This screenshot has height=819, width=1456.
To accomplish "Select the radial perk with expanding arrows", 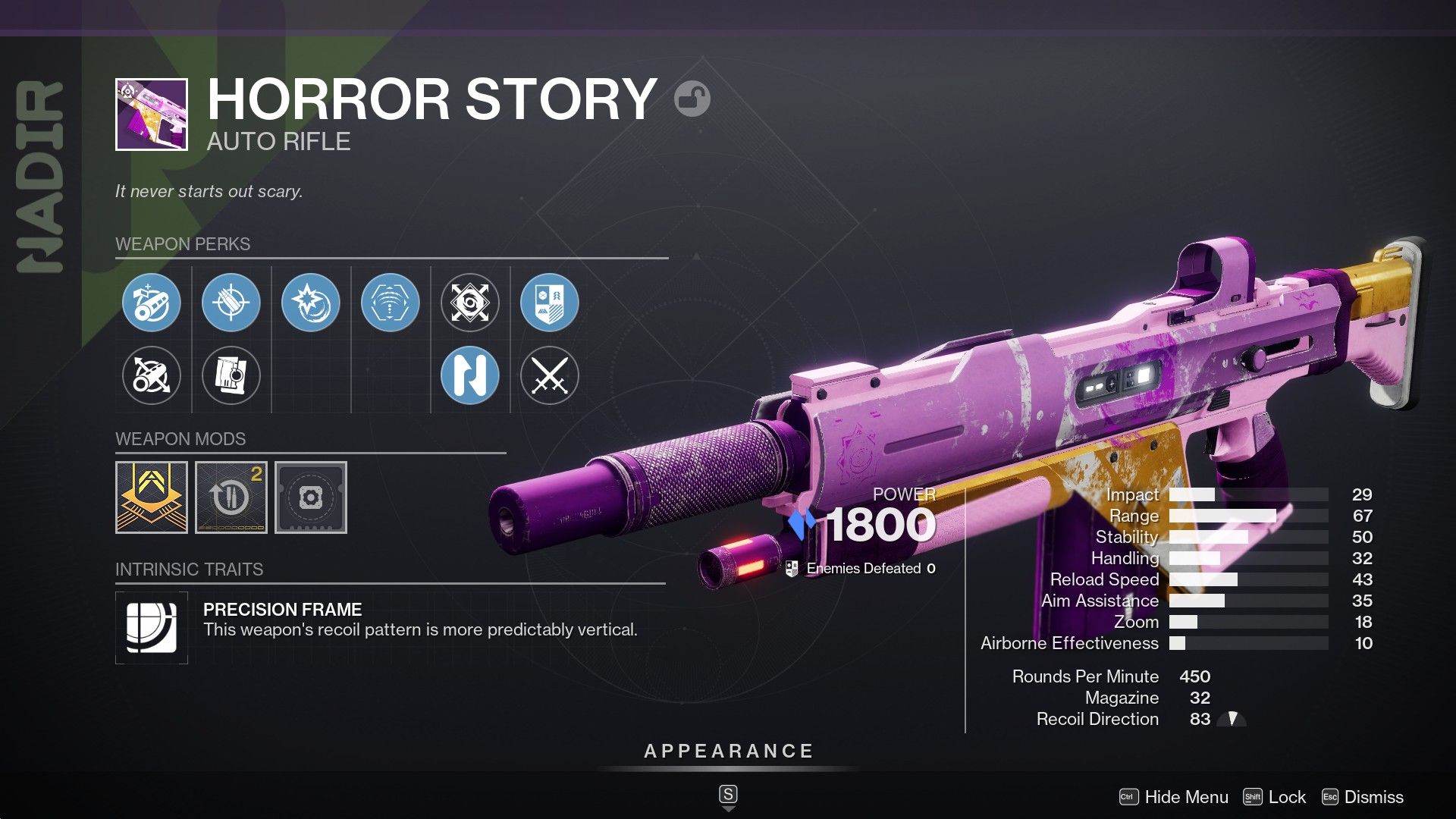I will [x=471, y=302].
